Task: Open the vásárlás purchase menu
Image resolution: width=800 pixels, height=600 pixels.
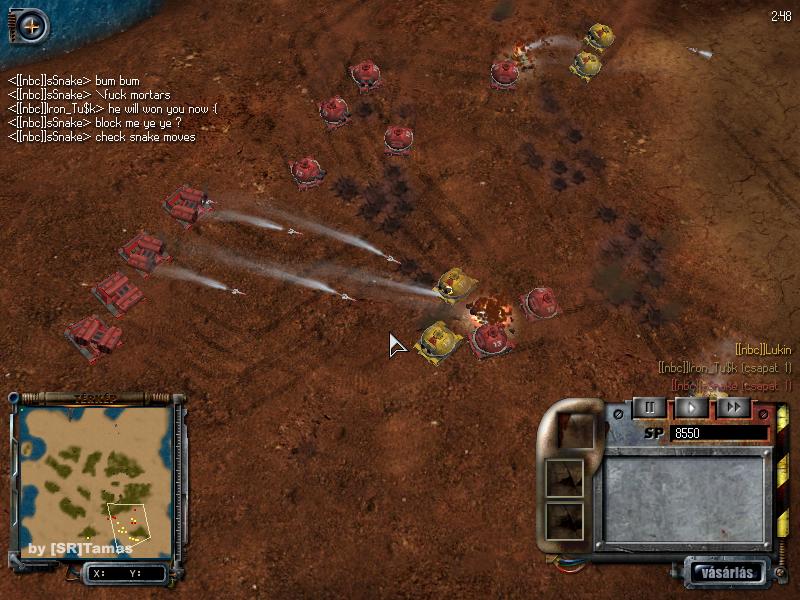Action: 727,573
